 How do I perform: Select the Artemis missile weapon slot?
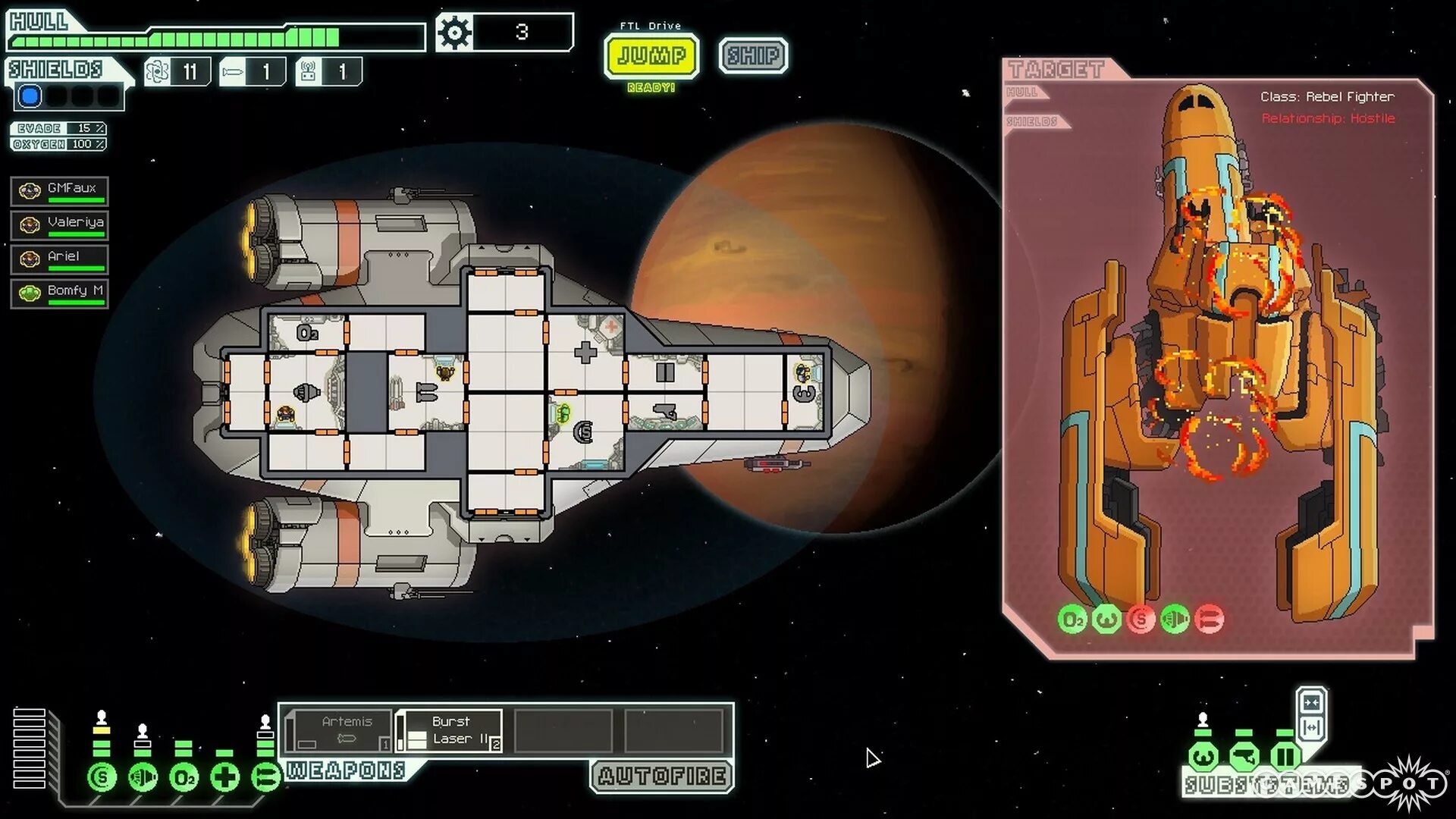pos(340,731)
